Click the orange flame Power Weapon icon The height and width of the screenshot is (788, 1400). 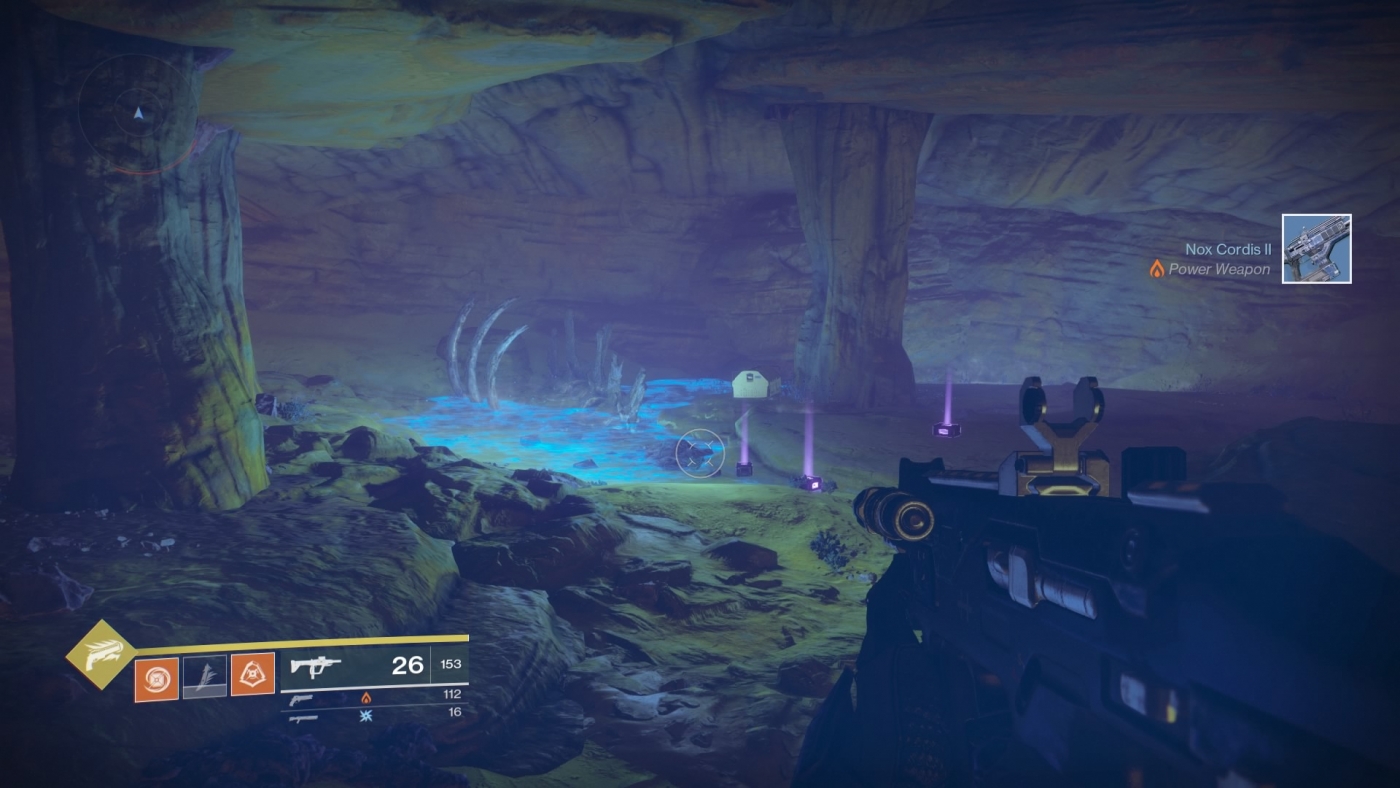[1155, 268]
